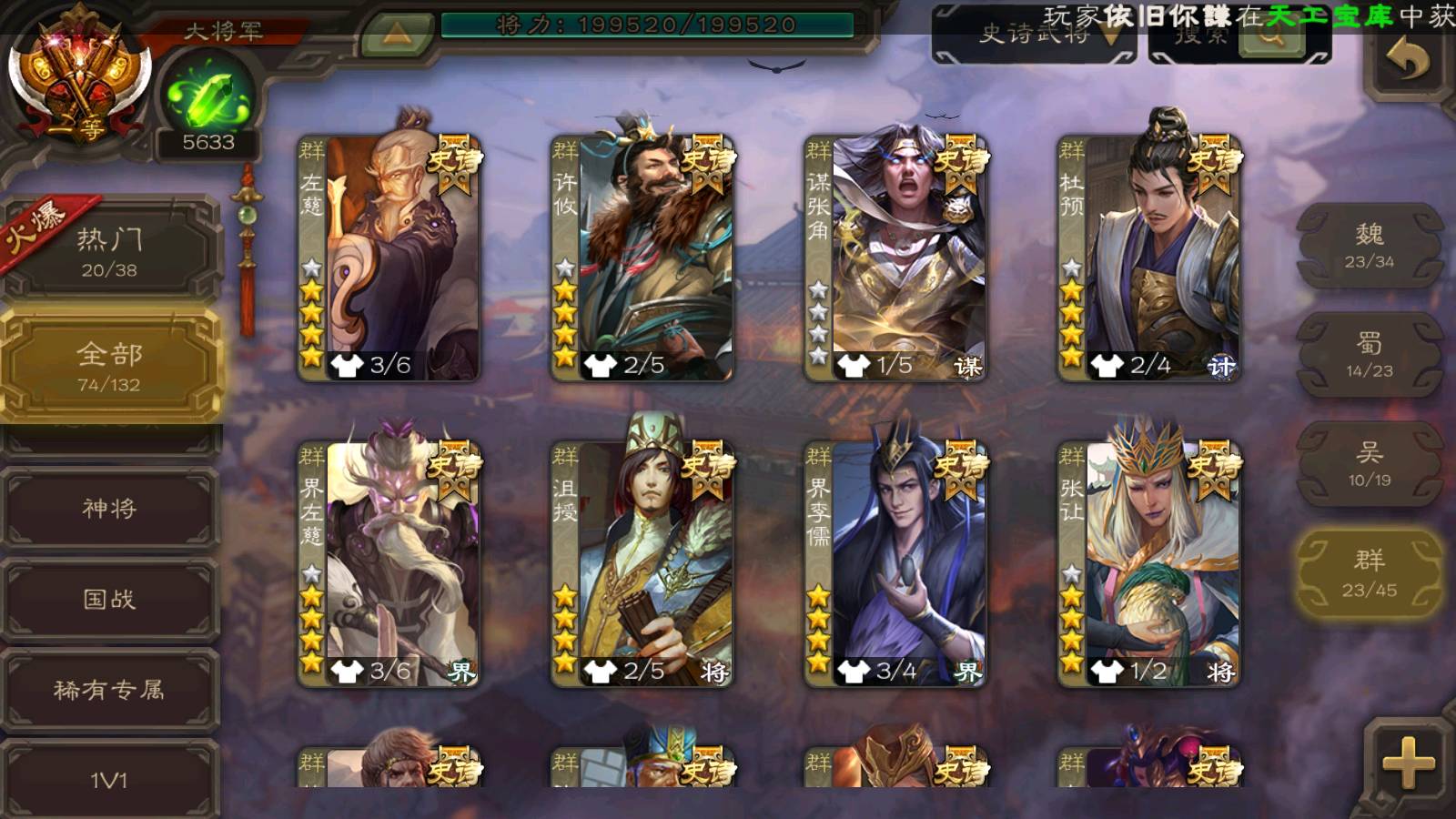The width and height of the screenshot is (1456, 819).
Task: Choose the 许攸 hero card
Action: click(x=642, y=258)
